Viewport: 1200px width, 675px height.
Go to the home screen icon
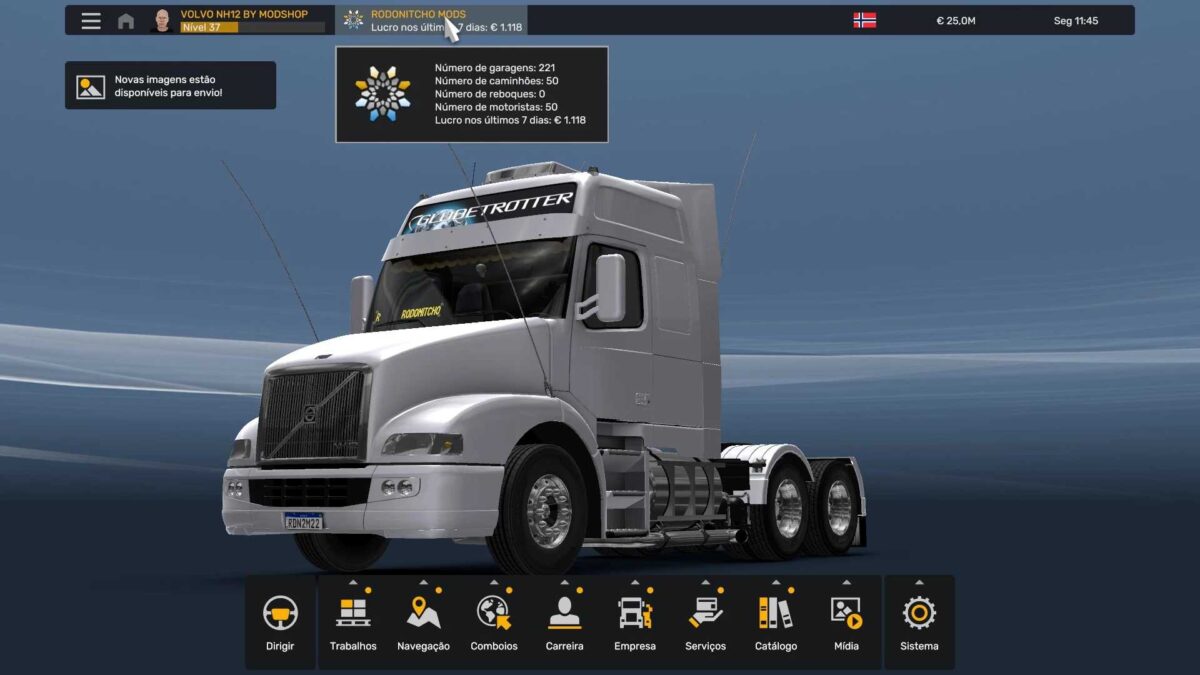coord(126,21)
